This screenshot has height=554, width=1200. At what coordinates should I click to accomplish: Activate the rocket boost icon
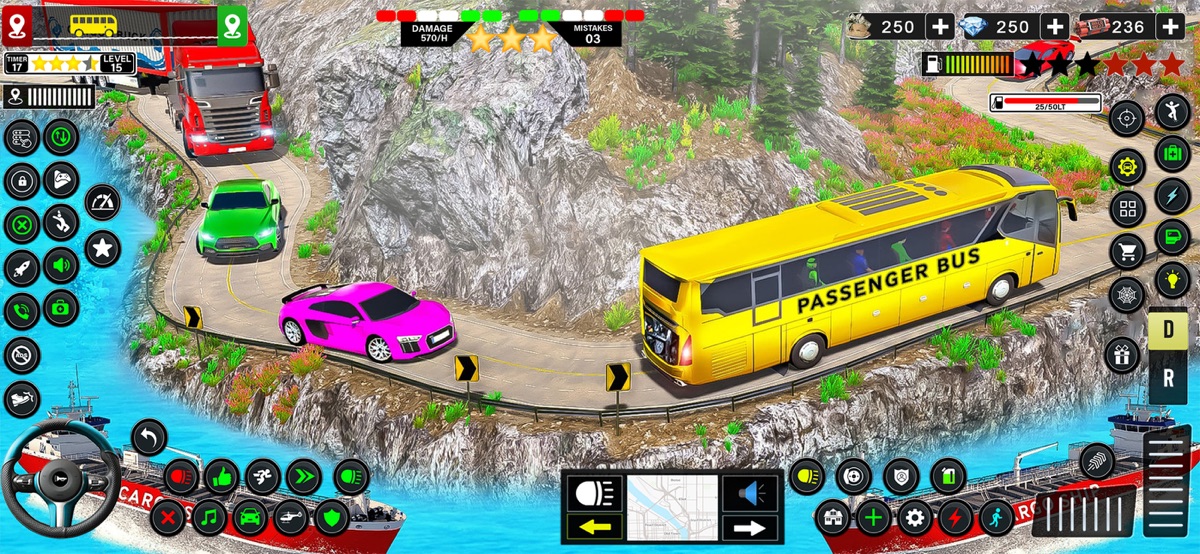[21, 267]
